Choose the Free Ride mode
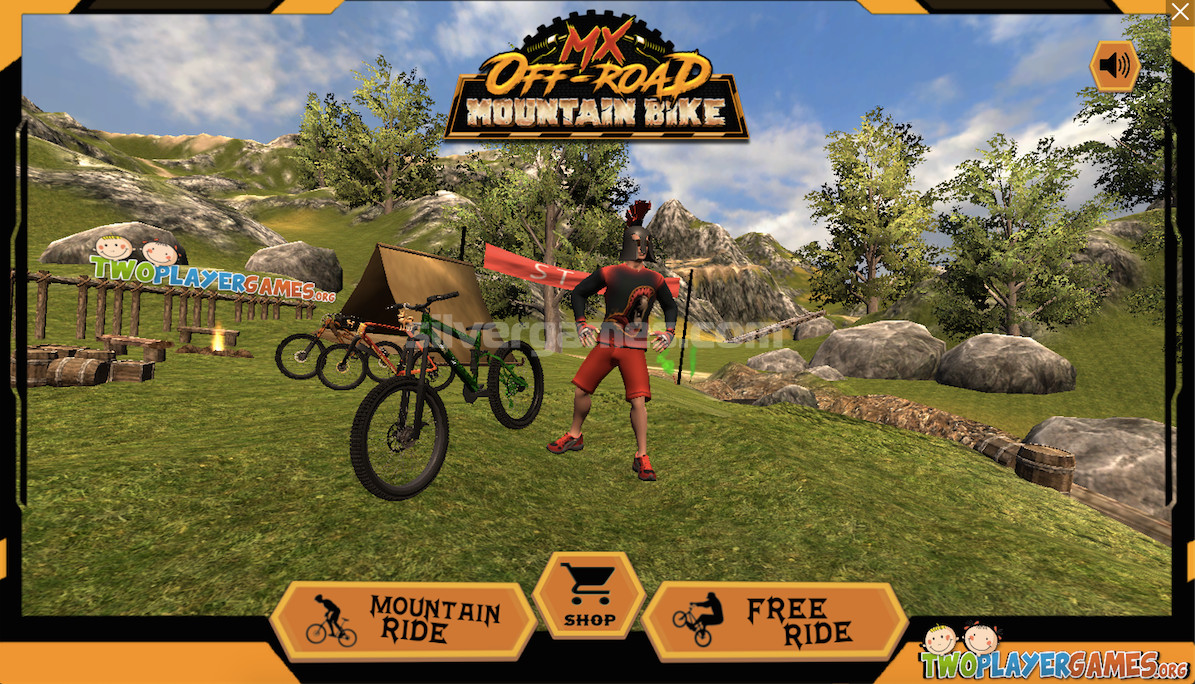The height and width of the screenshot is (684, 1195). pos(774,620)
